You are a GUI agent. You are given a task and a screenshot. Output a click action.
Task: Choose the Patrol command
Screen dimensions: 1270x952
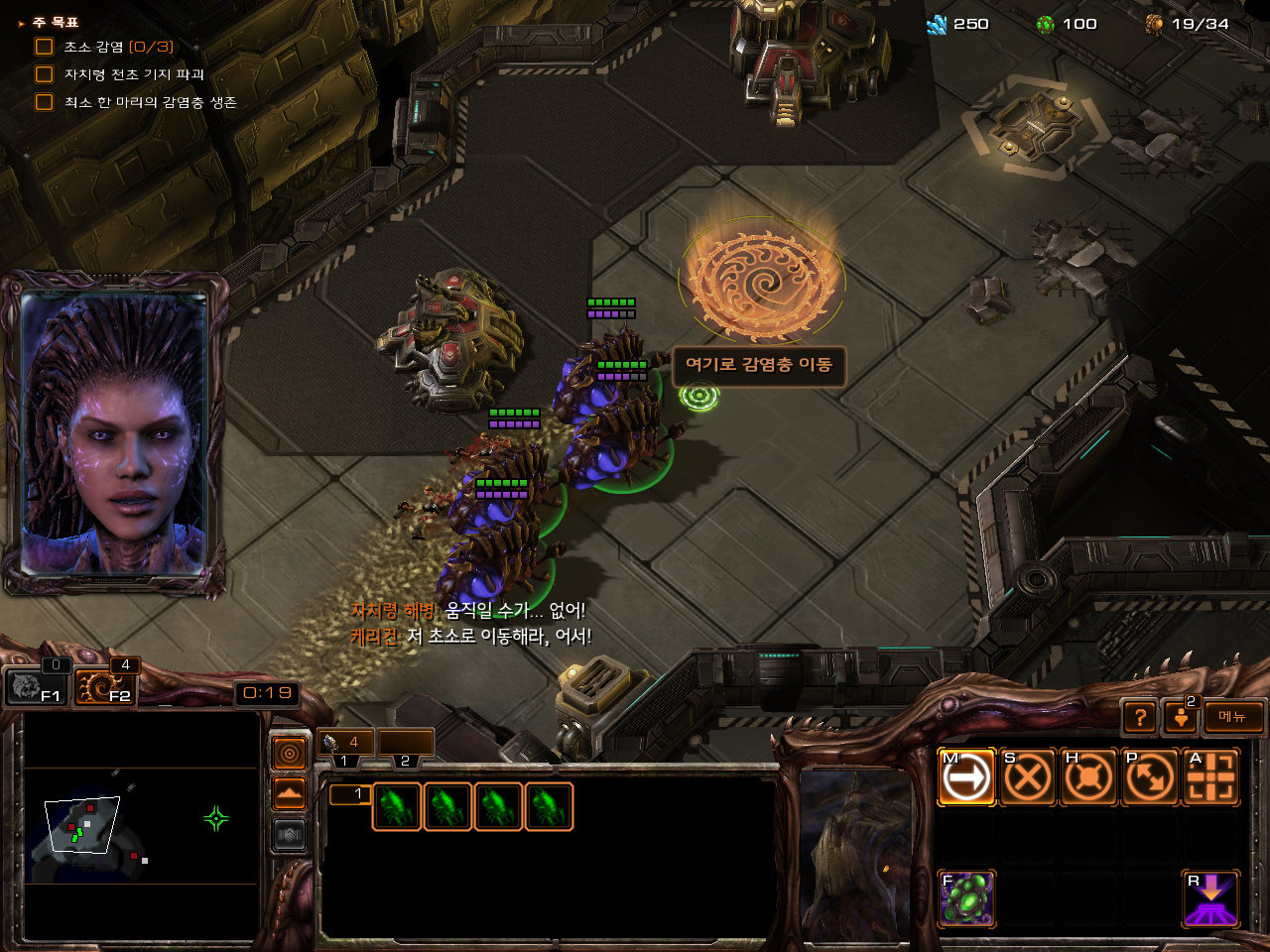pyautogui.click(x=1150, y=776)
